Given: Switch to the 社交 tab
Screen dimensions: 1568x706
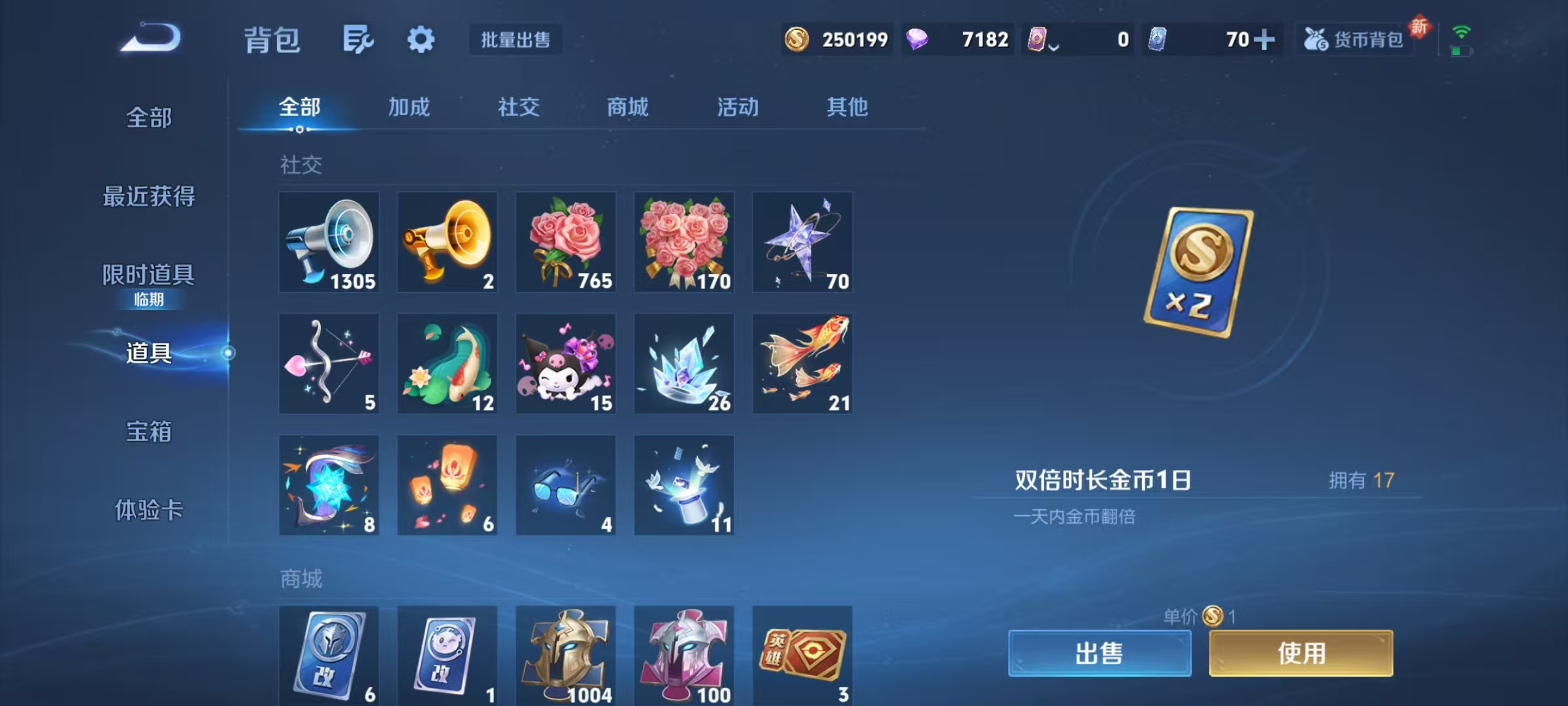Looking at the screenshot, I should (518, 108).
